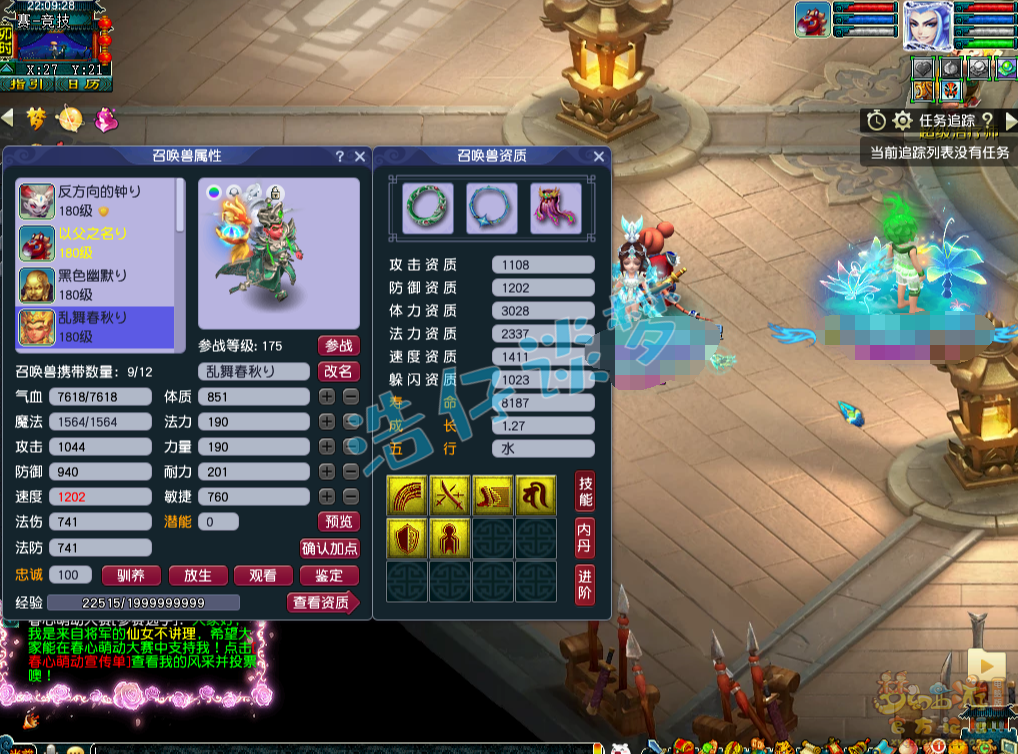
Task: Click the 观看 button
Action: pos(263,575)
